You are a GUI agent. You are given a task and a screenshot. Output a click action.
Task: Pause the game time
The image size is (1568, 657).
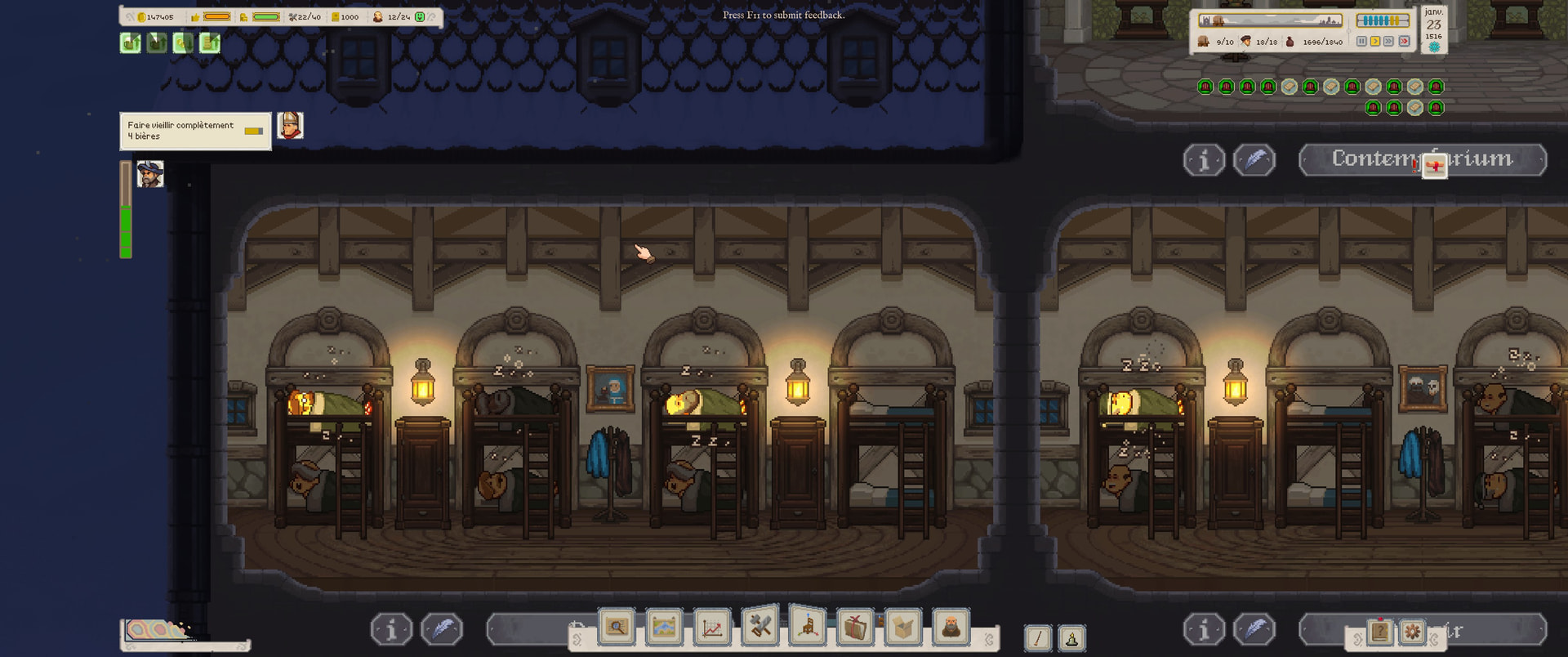coord(1361,42)
